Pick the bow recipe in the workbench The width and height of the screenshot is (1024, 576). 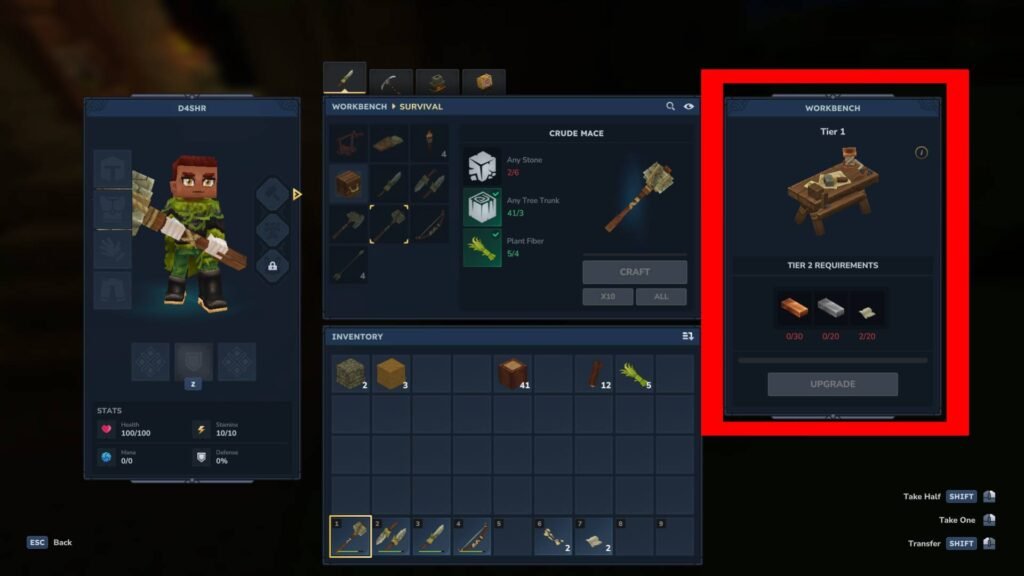(x=430, y=224)
